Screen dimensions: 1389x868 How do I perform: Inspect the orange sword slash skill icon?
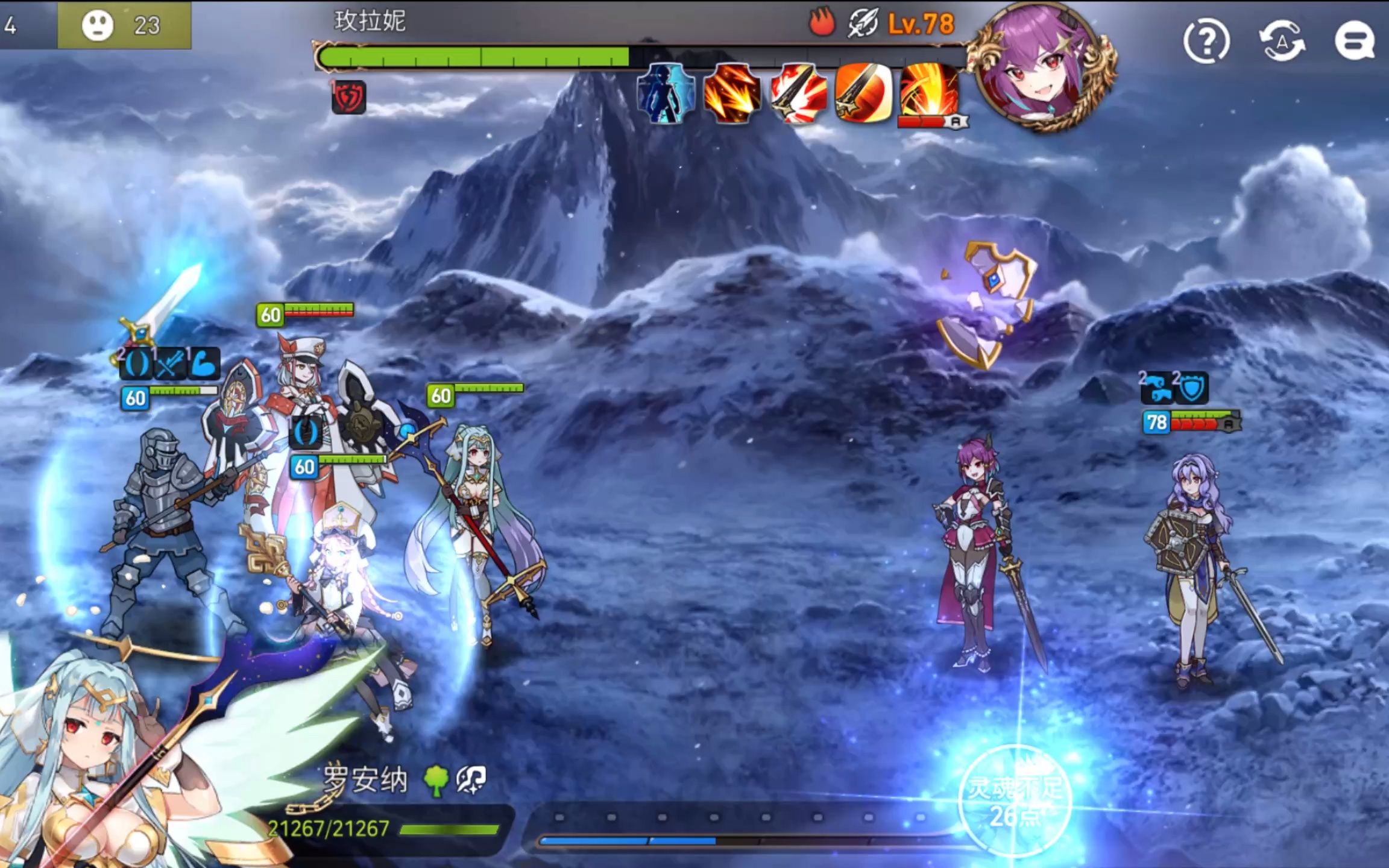point(863,93)
